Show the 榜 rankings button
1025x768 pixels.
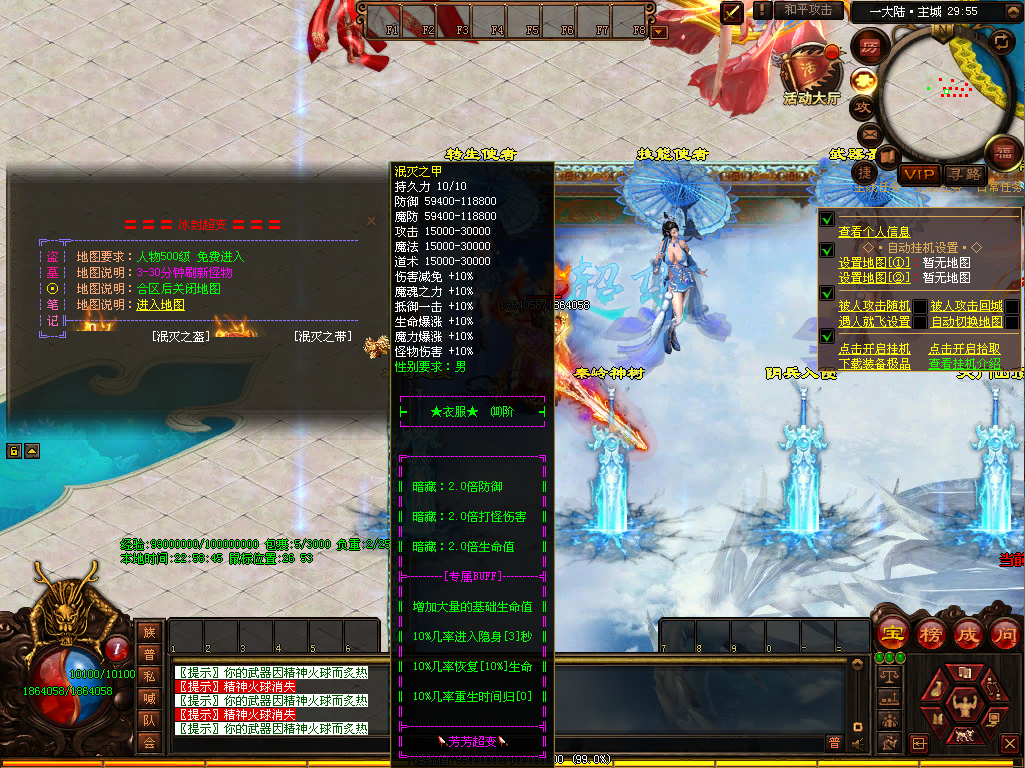(929, 633)
